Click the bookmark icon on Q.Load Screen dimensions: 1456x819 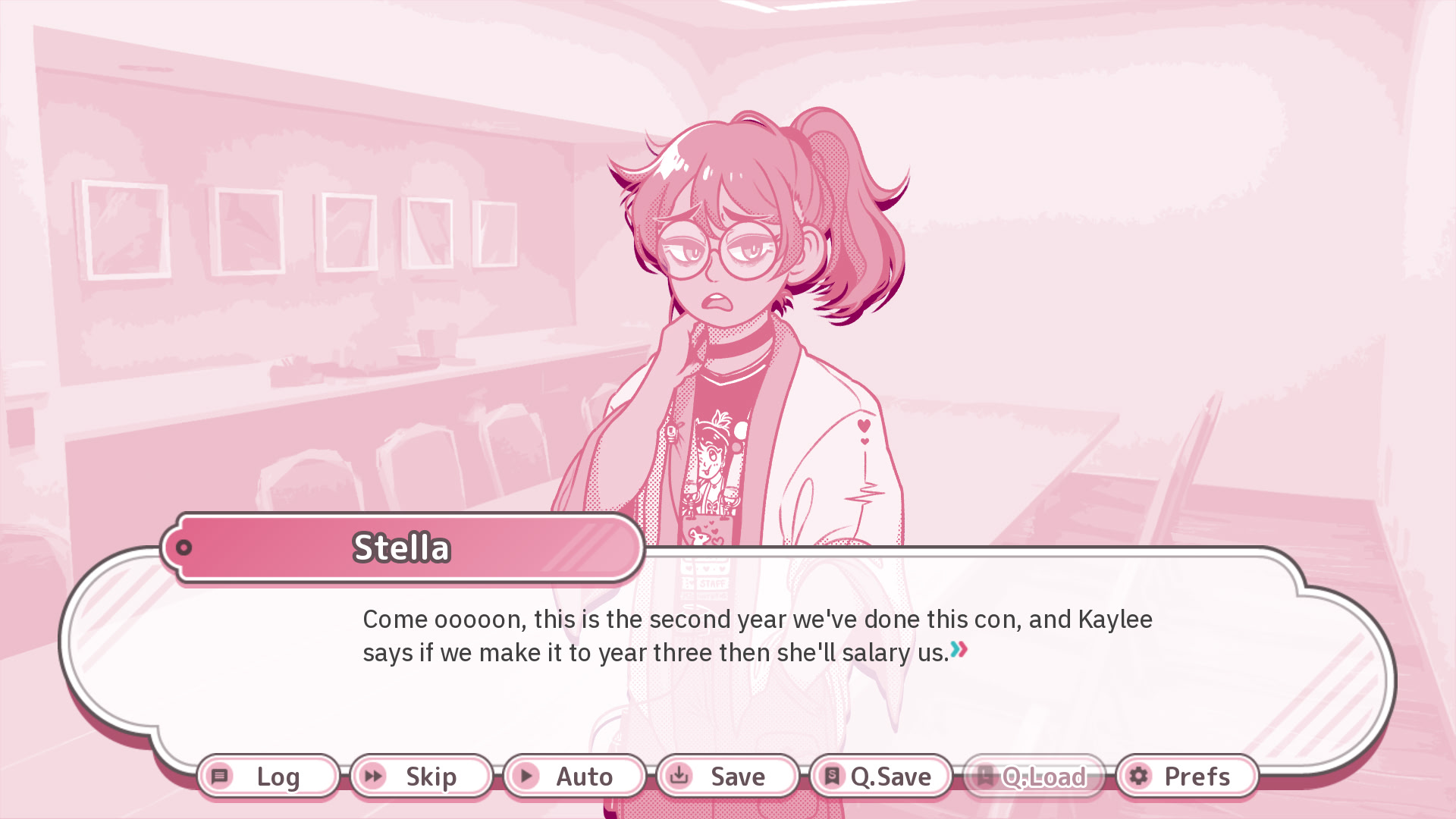985,777
